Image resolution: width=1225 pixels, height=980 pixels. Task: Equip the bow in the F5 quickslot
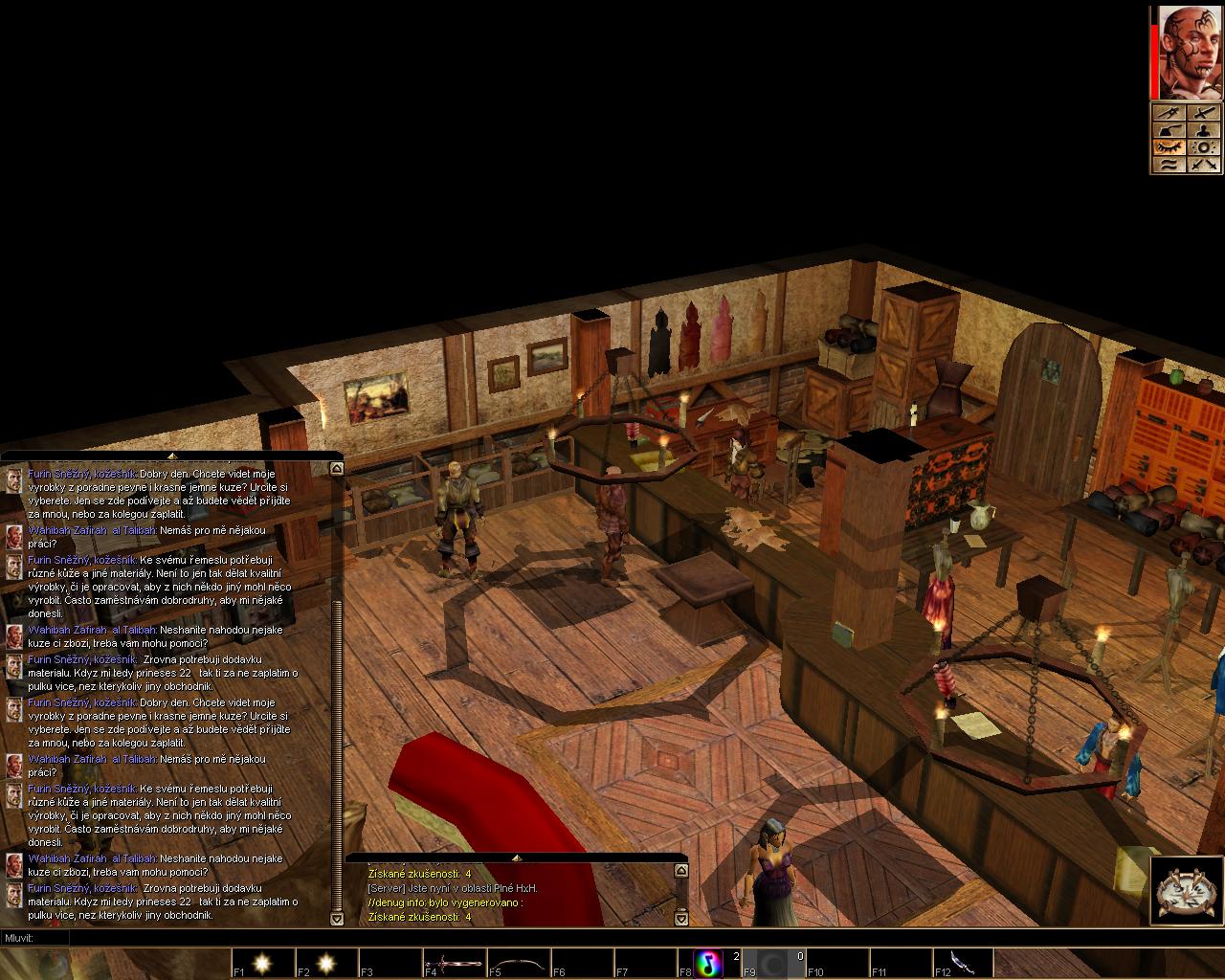pos(518,963)
